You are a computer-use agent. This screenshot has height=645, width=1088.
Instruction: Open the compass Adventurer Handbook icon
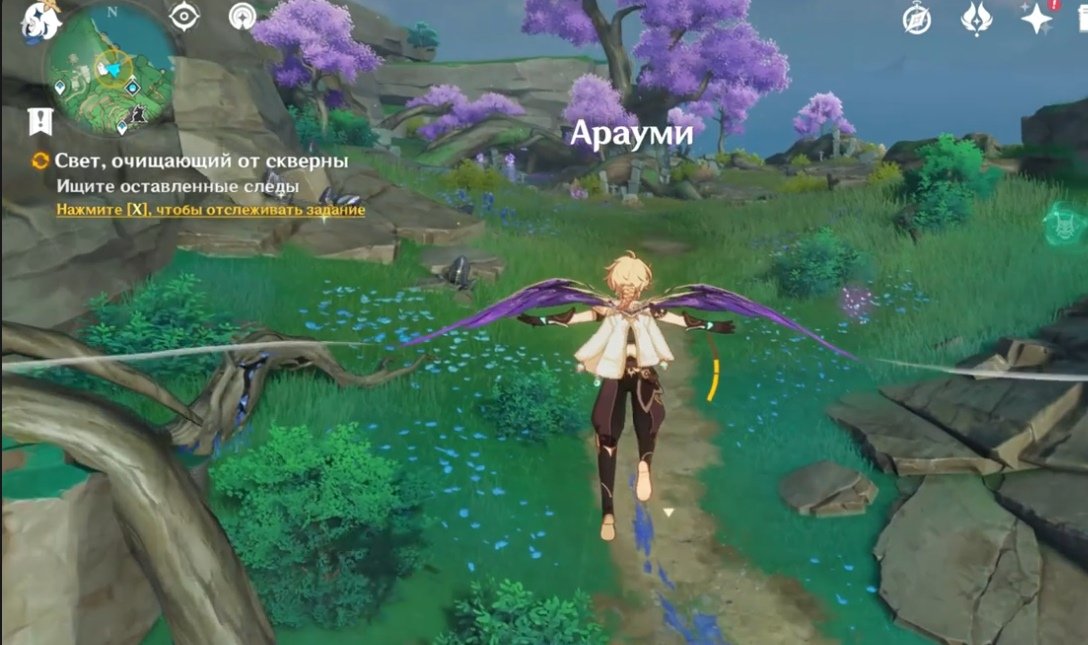pyautogui.click(x=917, y=18)
